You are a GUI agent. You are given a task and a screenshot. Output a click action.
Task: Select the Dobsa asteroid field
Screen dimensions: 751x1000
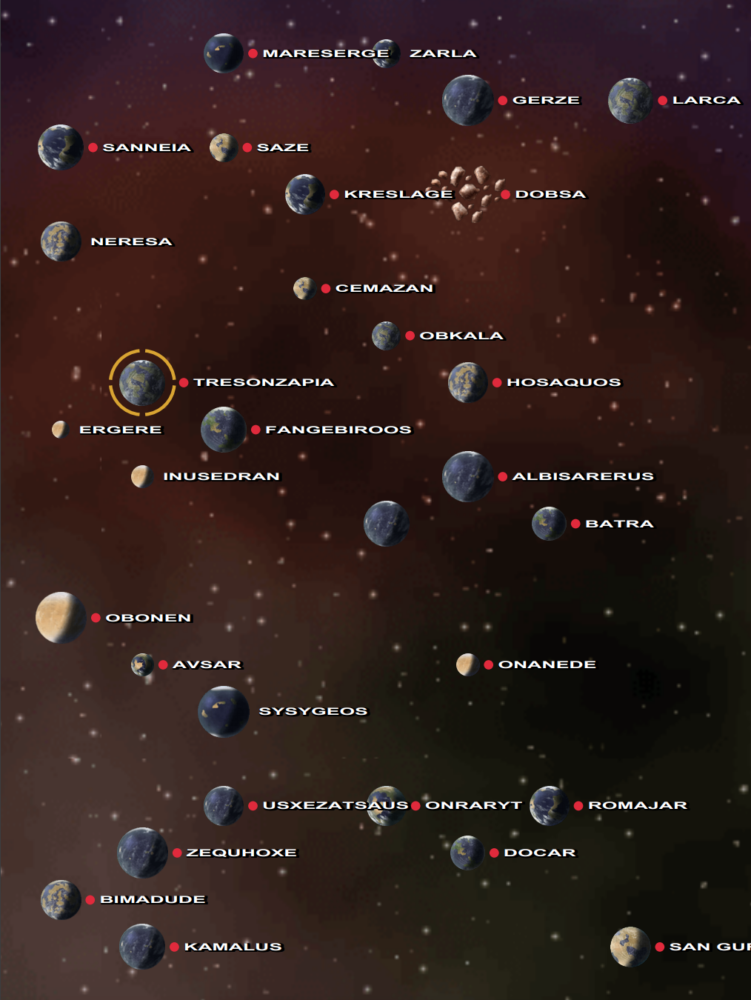tap(468, 193)
